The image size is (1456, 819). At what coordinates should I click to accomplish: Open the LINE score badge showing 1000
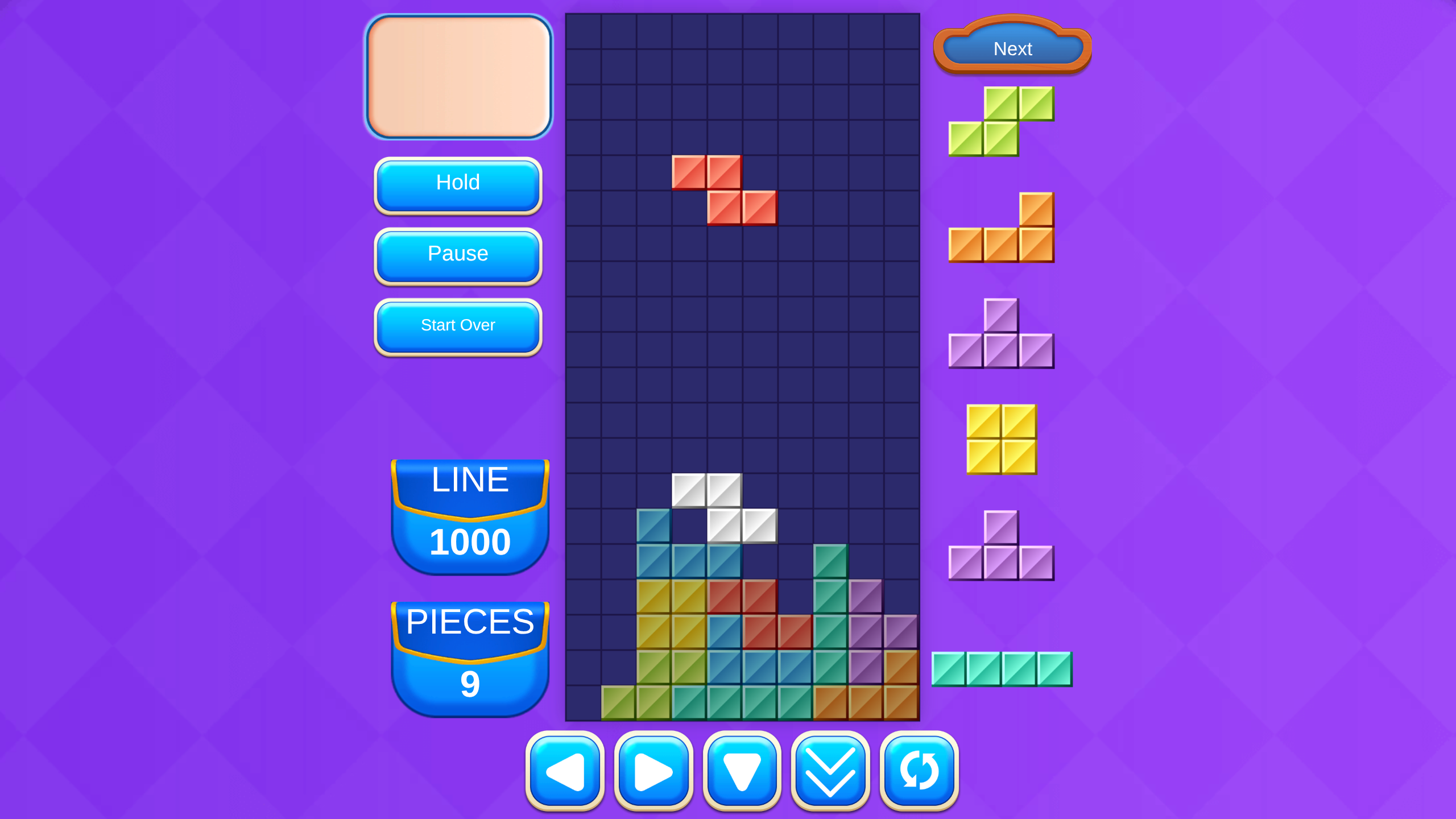click(469, 512)
